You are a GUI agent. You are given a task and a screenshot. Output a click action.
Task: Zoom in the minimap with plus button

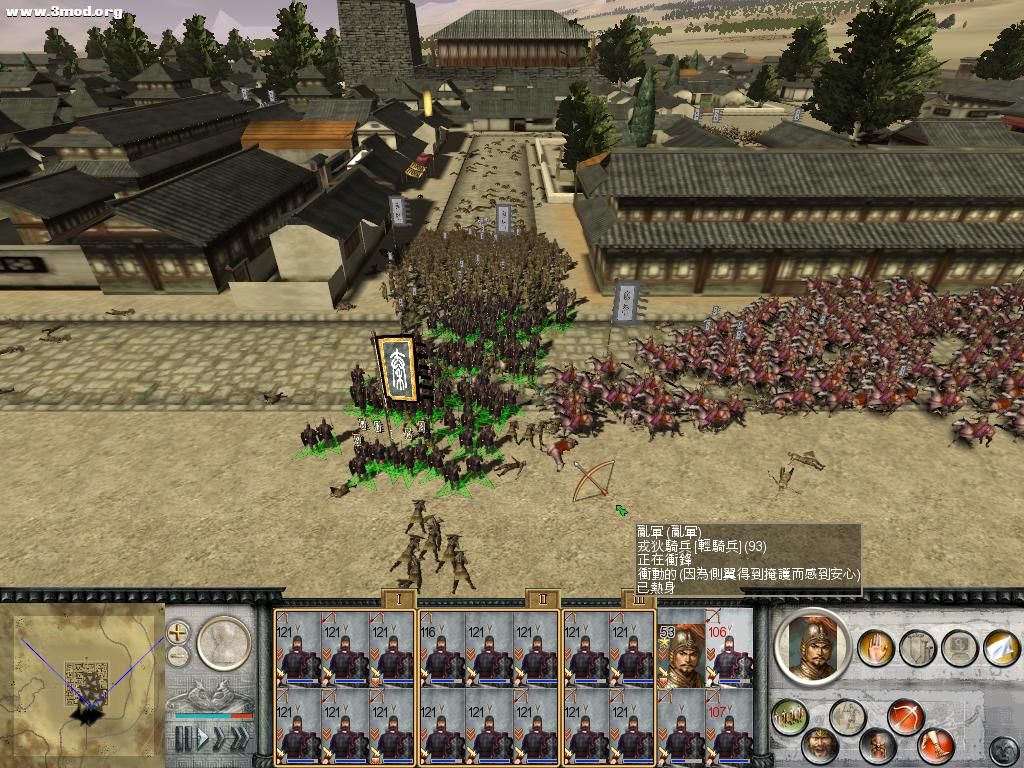(178, 632)
